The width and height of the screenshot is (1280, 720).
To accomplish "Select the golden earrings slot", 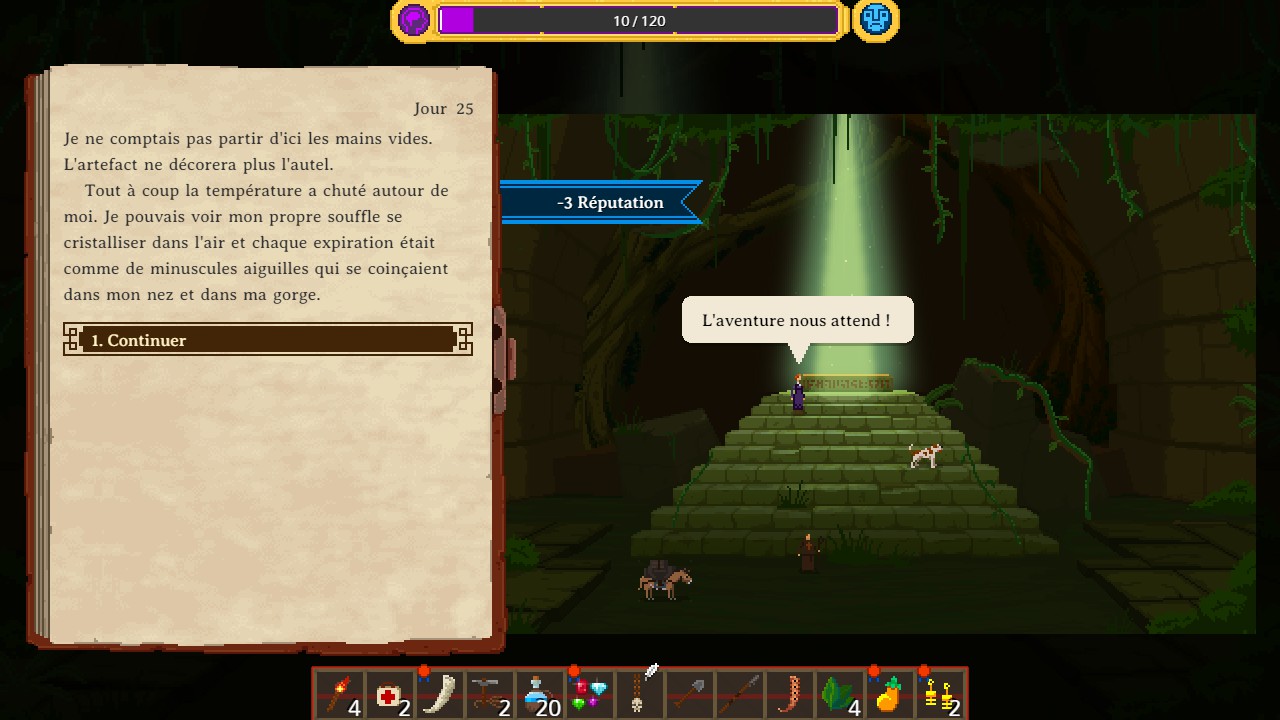I will tap(940, 694).
